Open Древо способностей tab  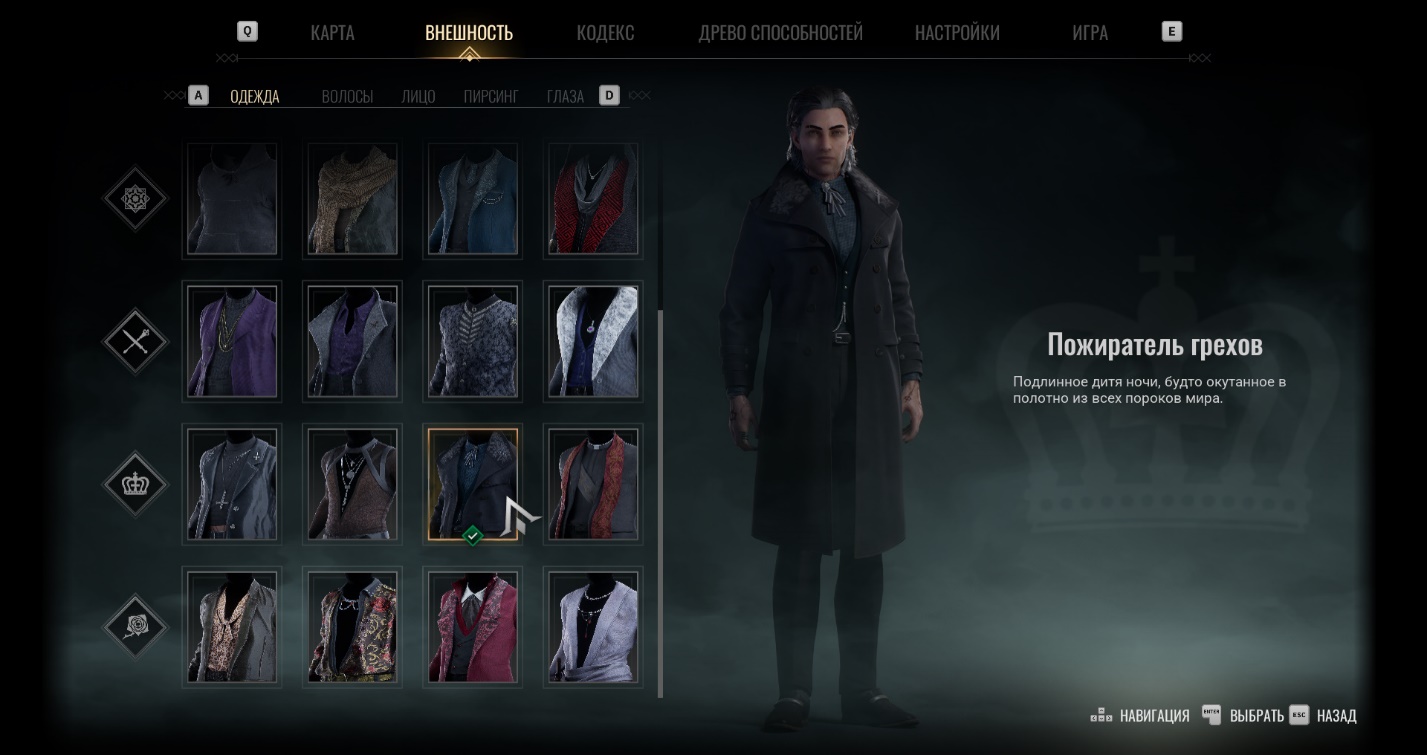click(x=780, y=33)
